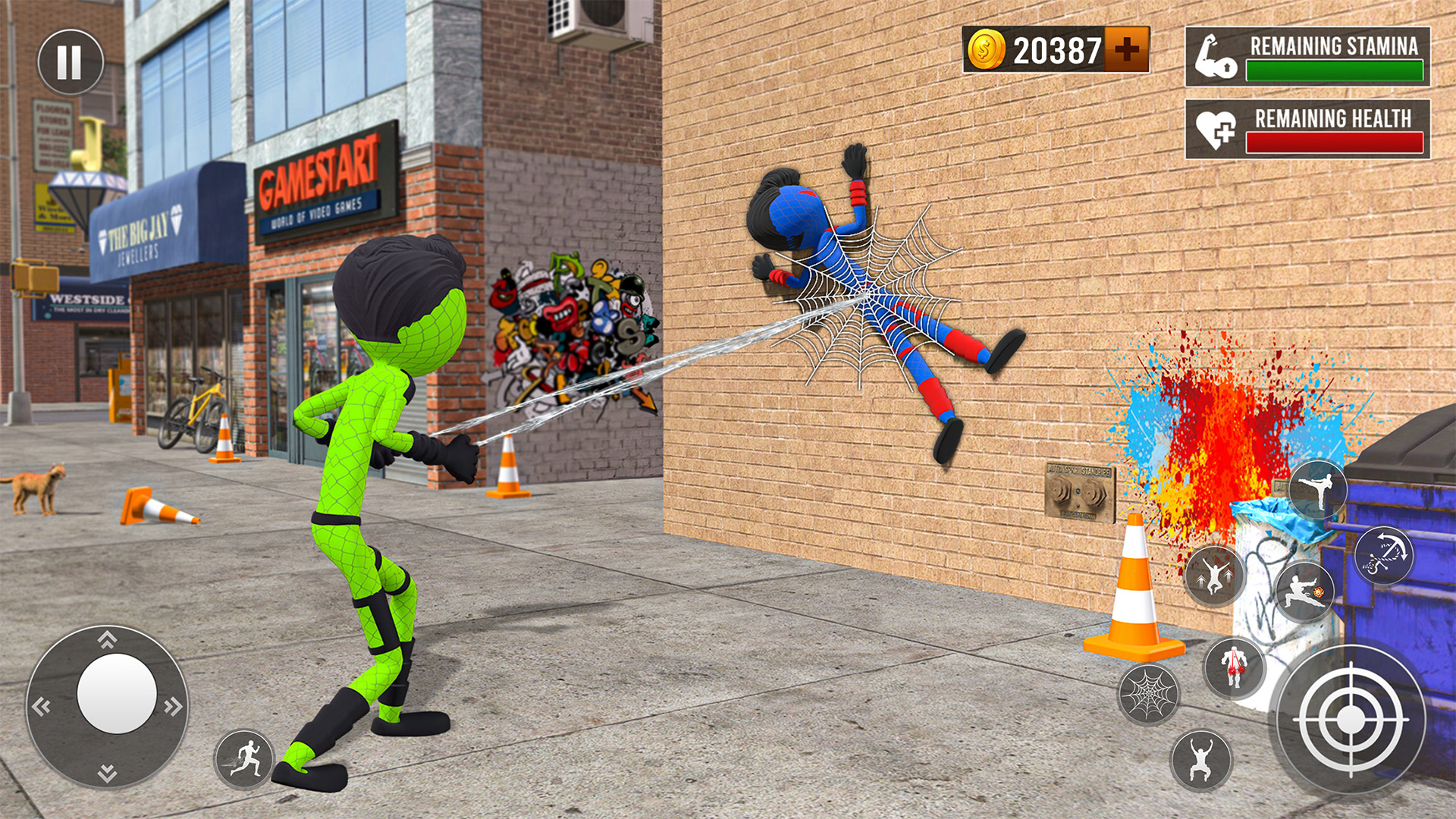This screenshot has width=1456, height=819.
Task: Tap the wall climb pose icon
Action: tap(1201, 759)
